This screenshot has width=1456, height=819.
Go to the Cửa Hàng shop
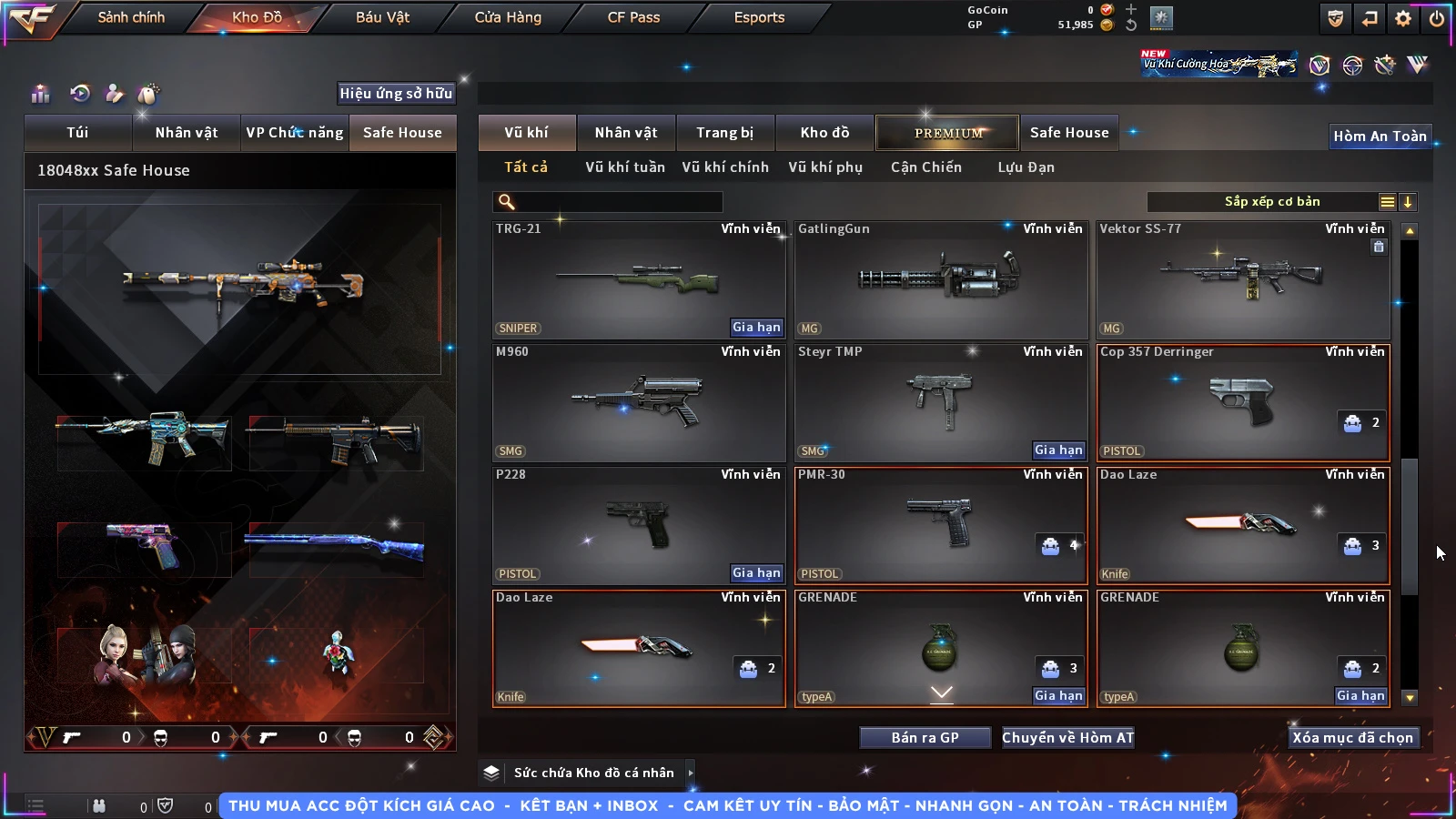point(508,17)
